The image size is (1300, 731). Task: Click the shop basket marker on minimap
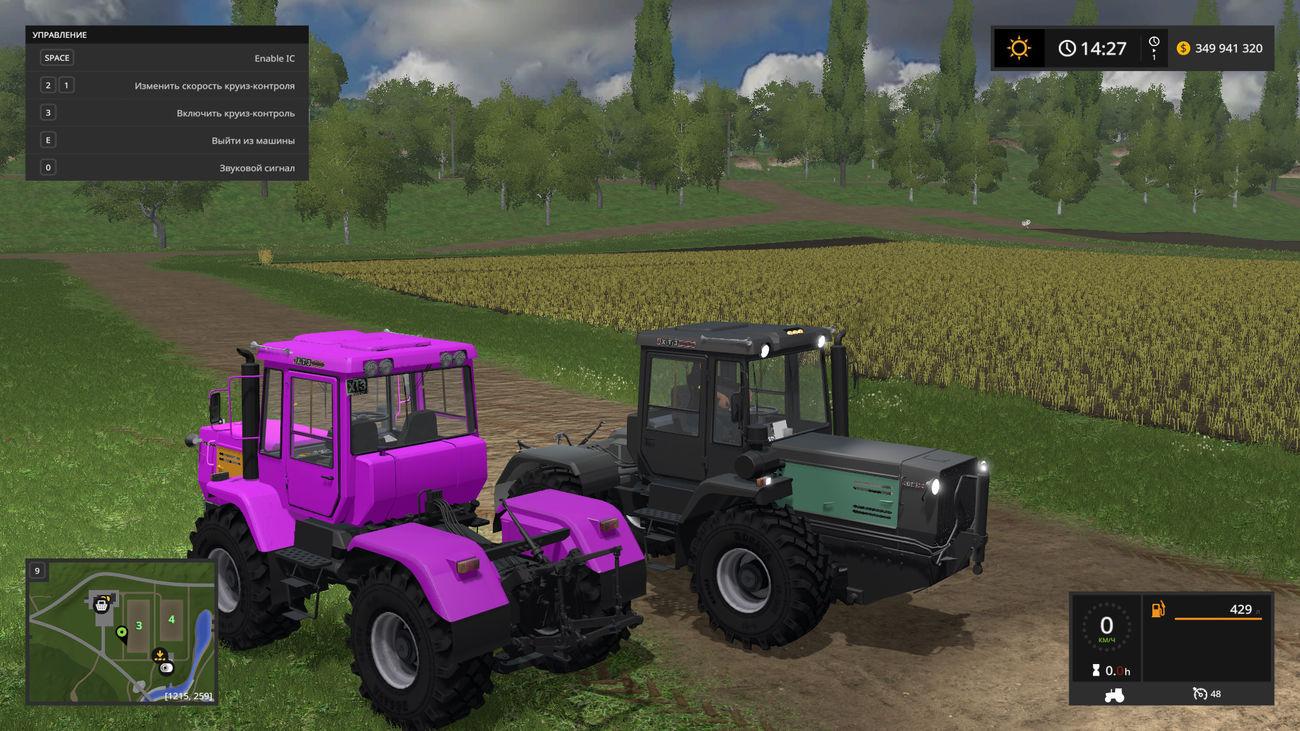click(x=101, y=603)
